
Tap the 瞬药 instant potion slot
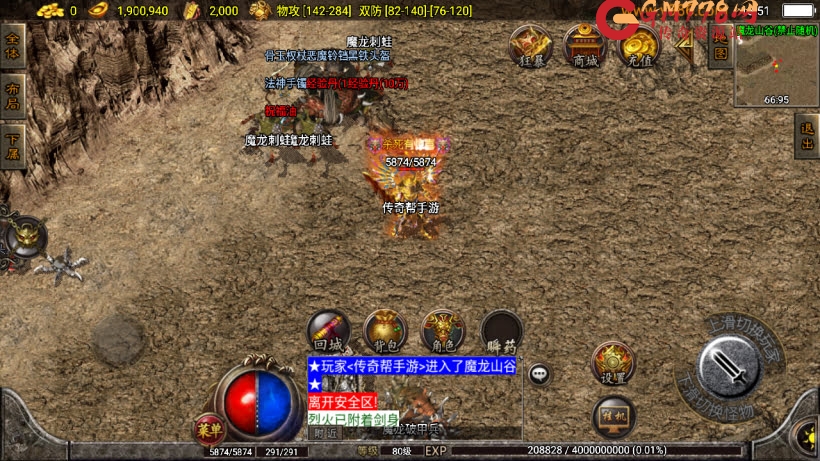point(502,331)
